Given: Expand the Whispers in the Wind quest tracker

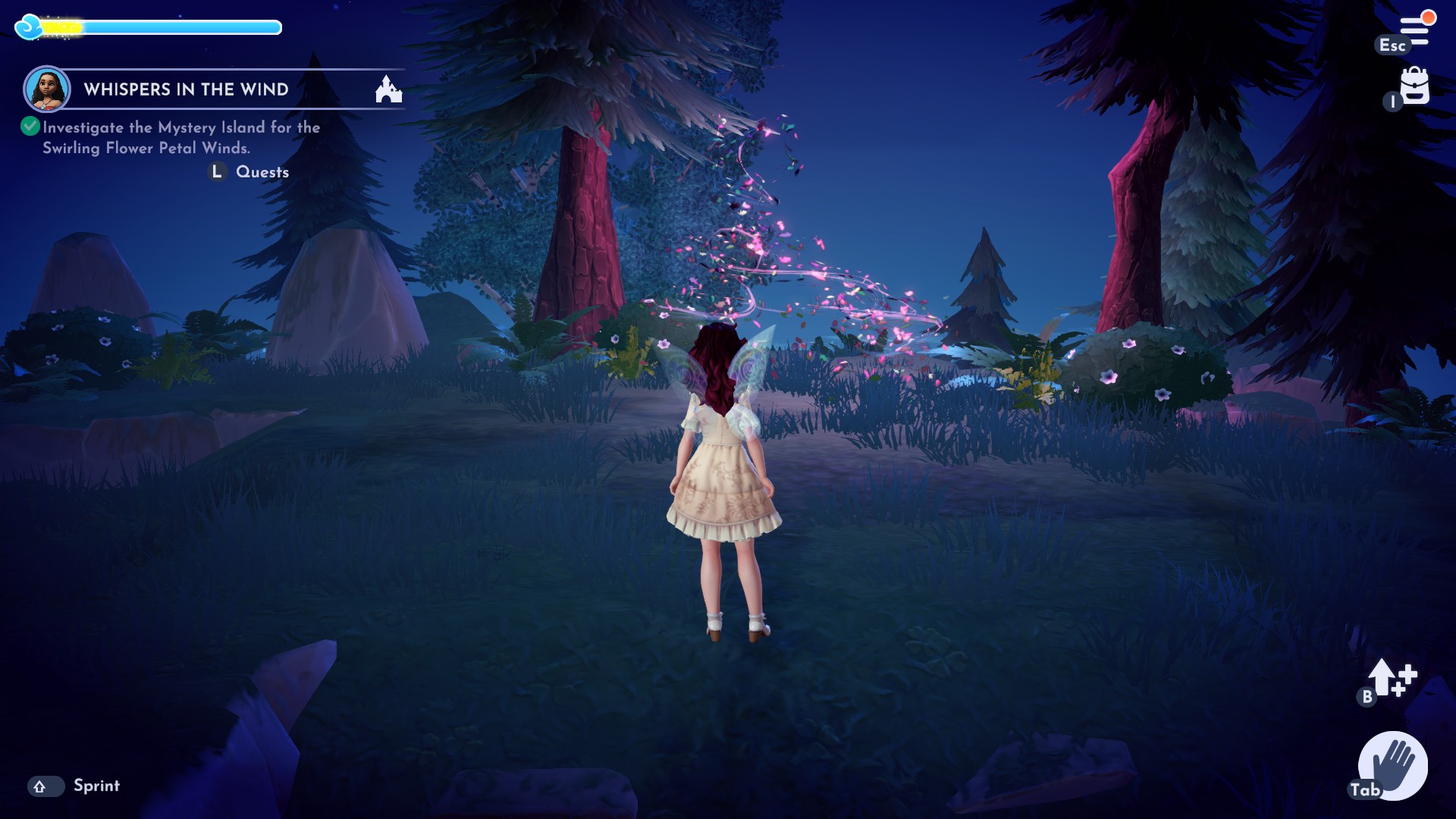Looking at the screenshot, I should click(x=184, y=89).
